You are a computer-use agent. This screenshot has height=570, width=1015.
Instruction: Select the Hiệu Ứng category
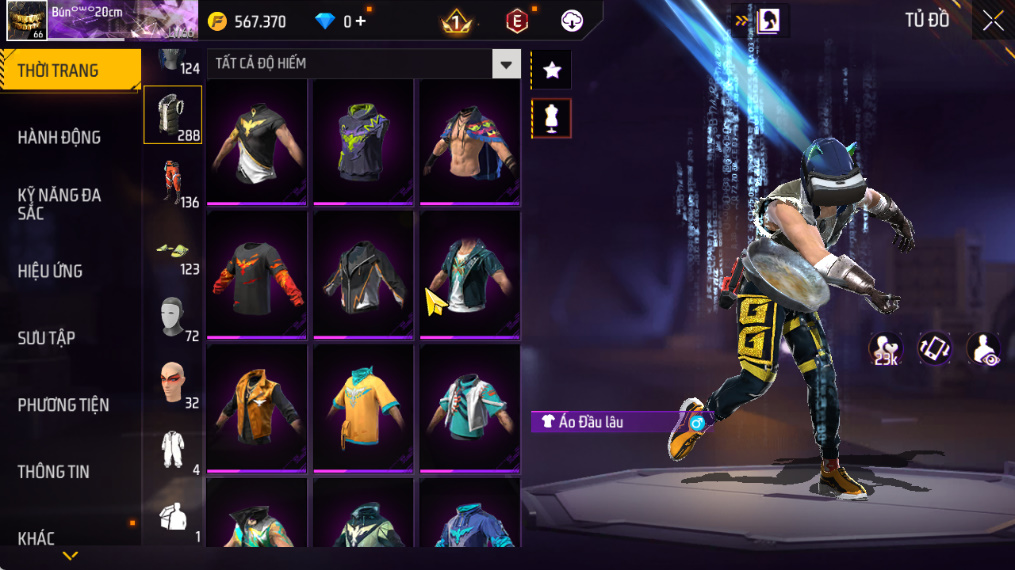click(x=50, y=271)
